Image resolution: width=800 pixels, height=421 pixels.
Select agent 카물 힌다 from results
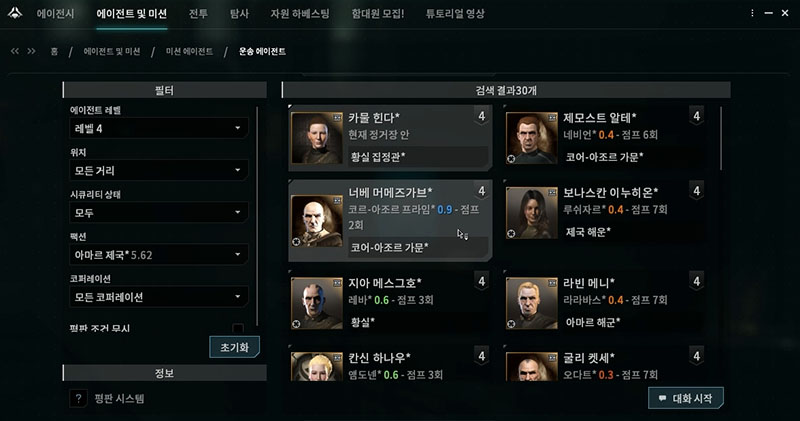(388, 138)
